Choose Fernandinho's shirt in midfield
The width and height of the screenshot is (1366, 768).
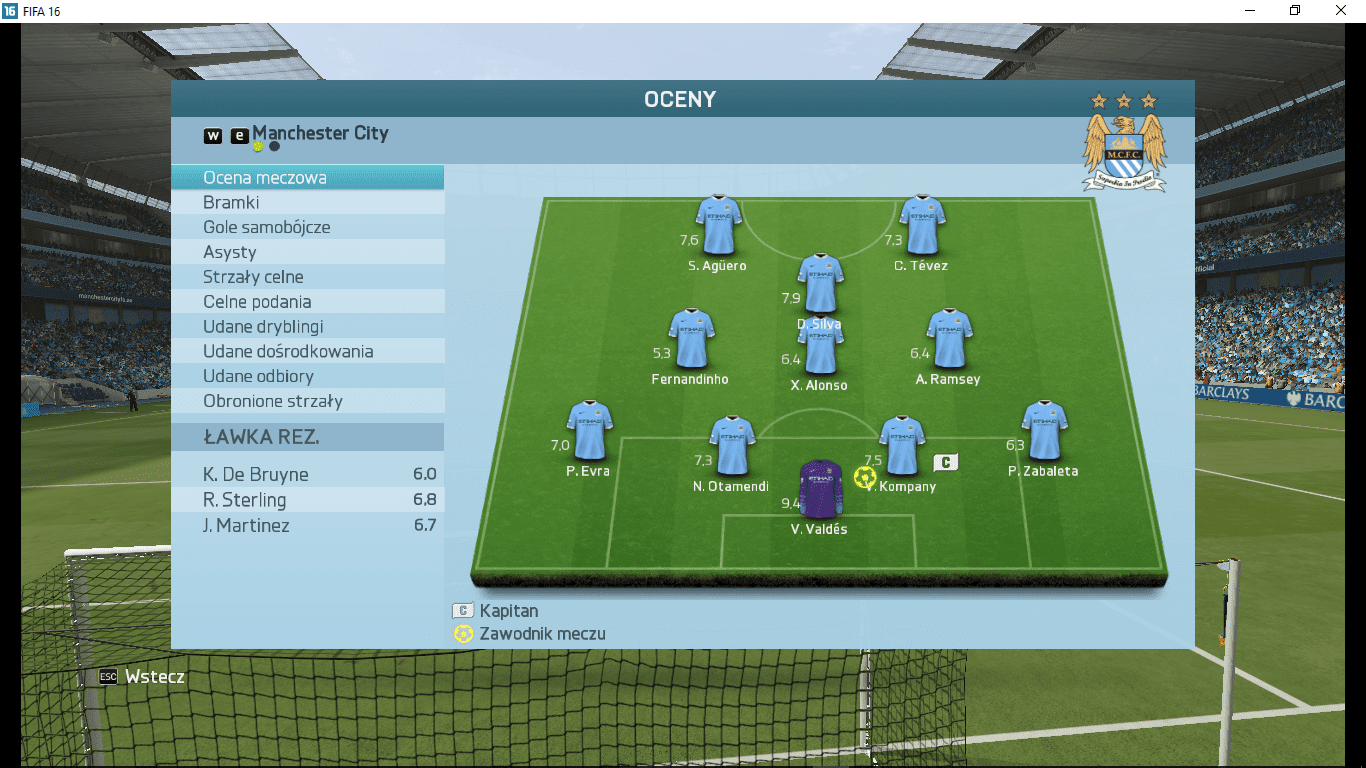pos(691,339)
